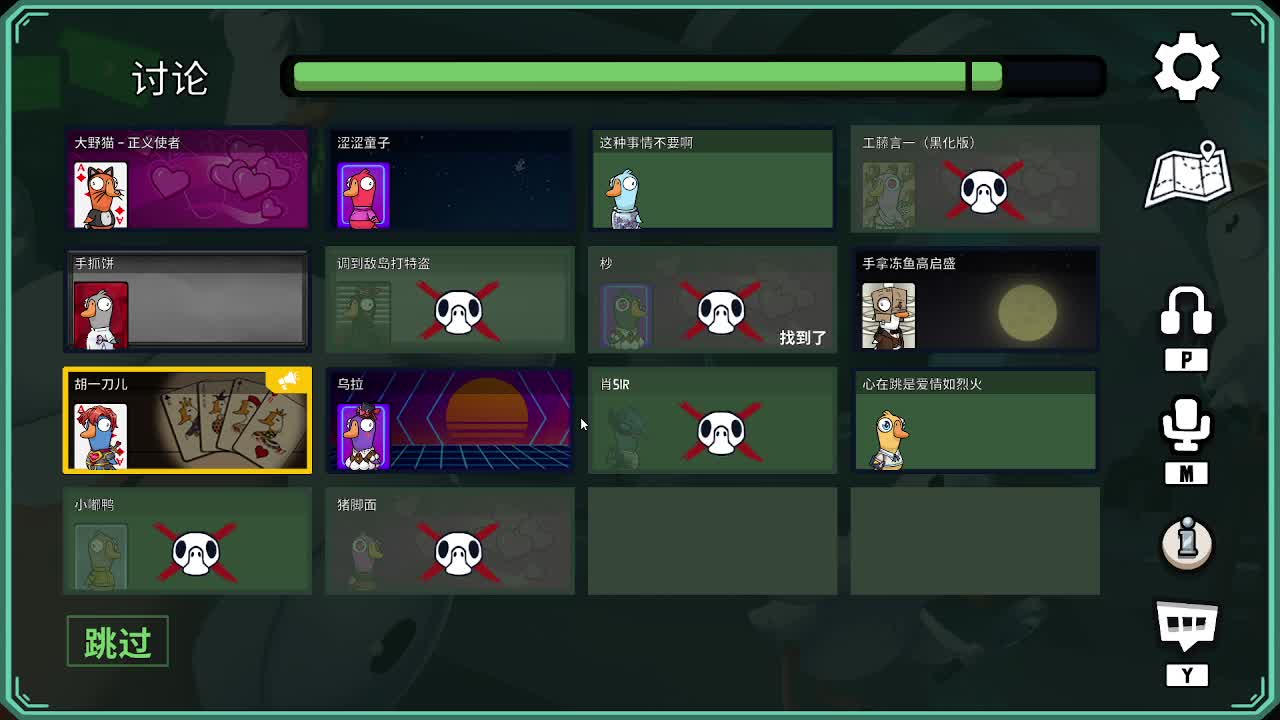Vote for 大野猫 - 正义使者
This screenshot has height=720, width=1280.
187,178
